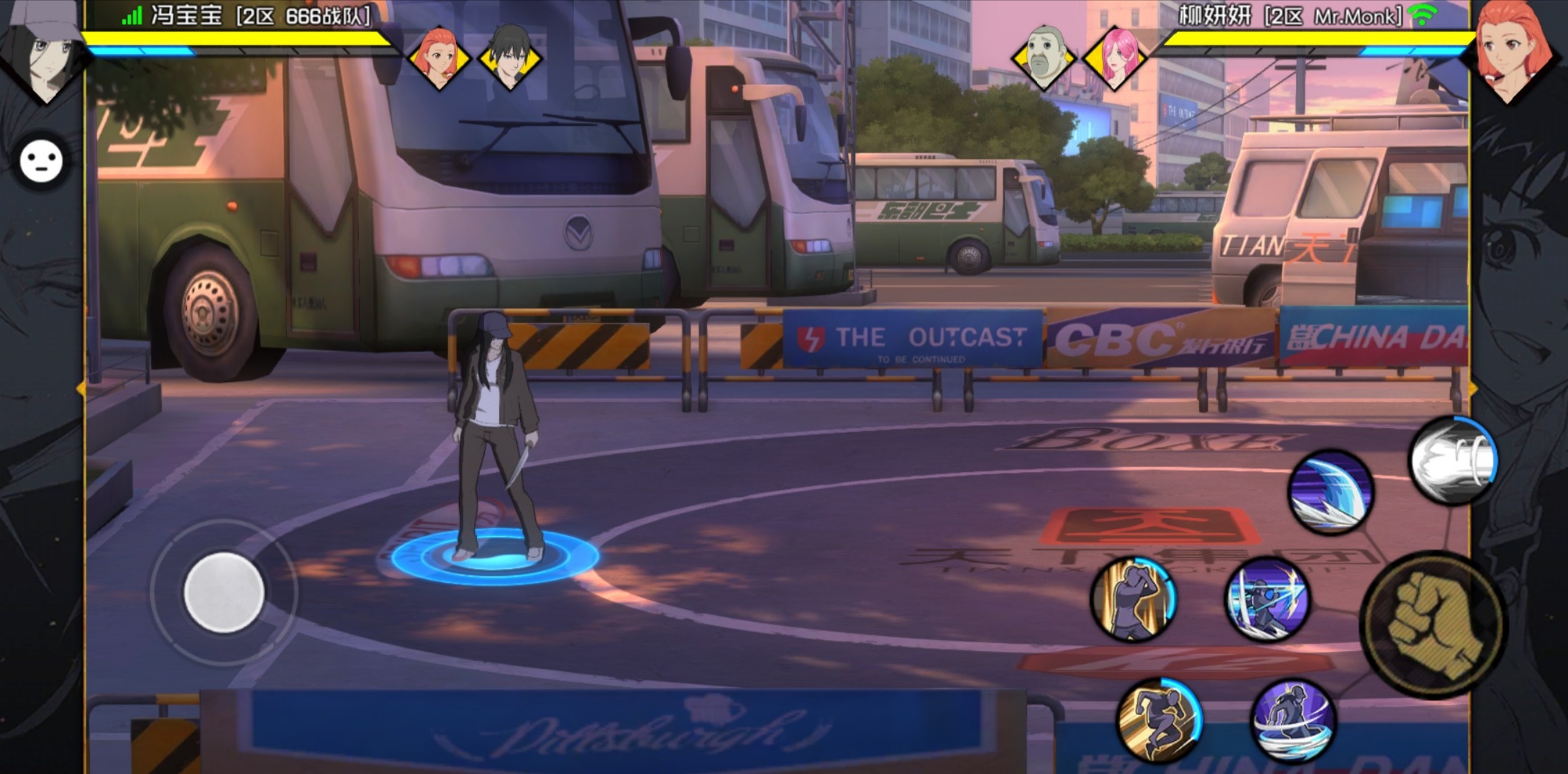
Task: Trigger the golden stance skill icon
Action: coord(1133,599)
